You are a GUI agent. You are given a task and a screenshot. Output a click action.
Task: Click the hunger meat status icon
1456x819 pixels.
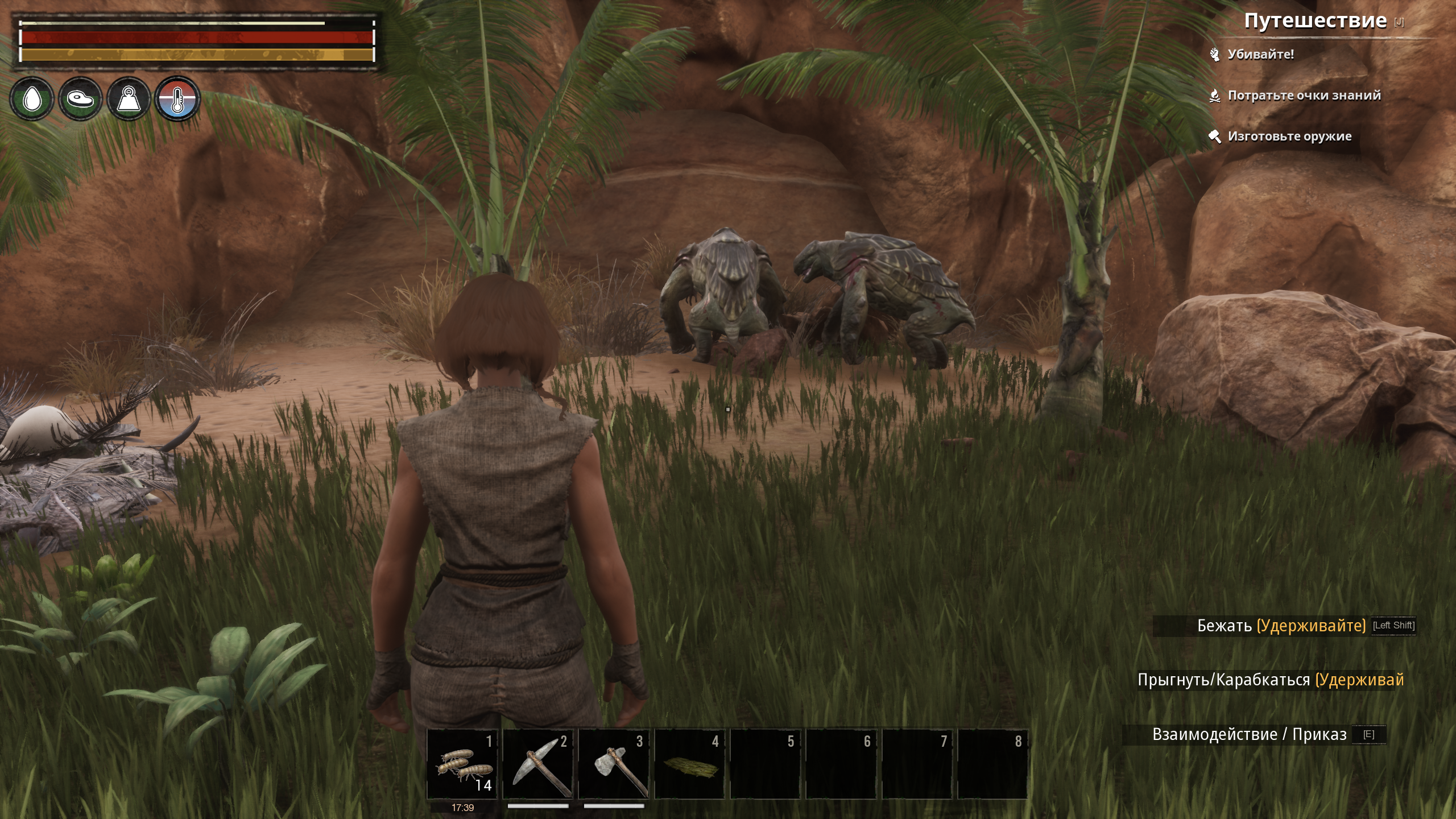pos(80,99)
